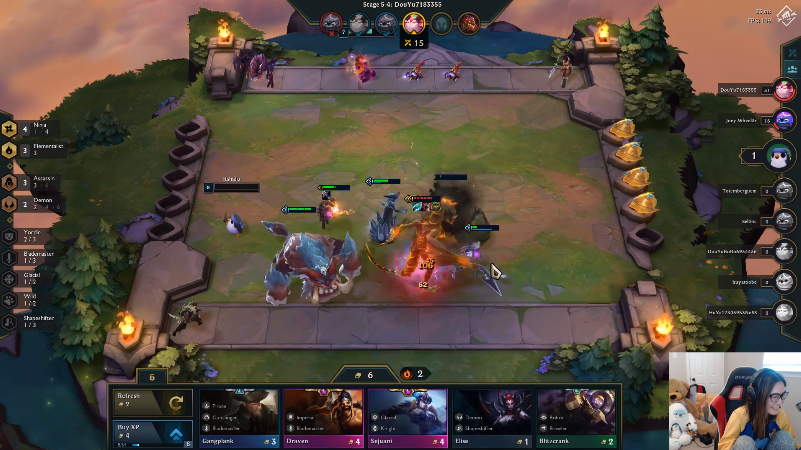
Task: Spectate Trisimbergsom's board
Action: click(x=785, y=189)
